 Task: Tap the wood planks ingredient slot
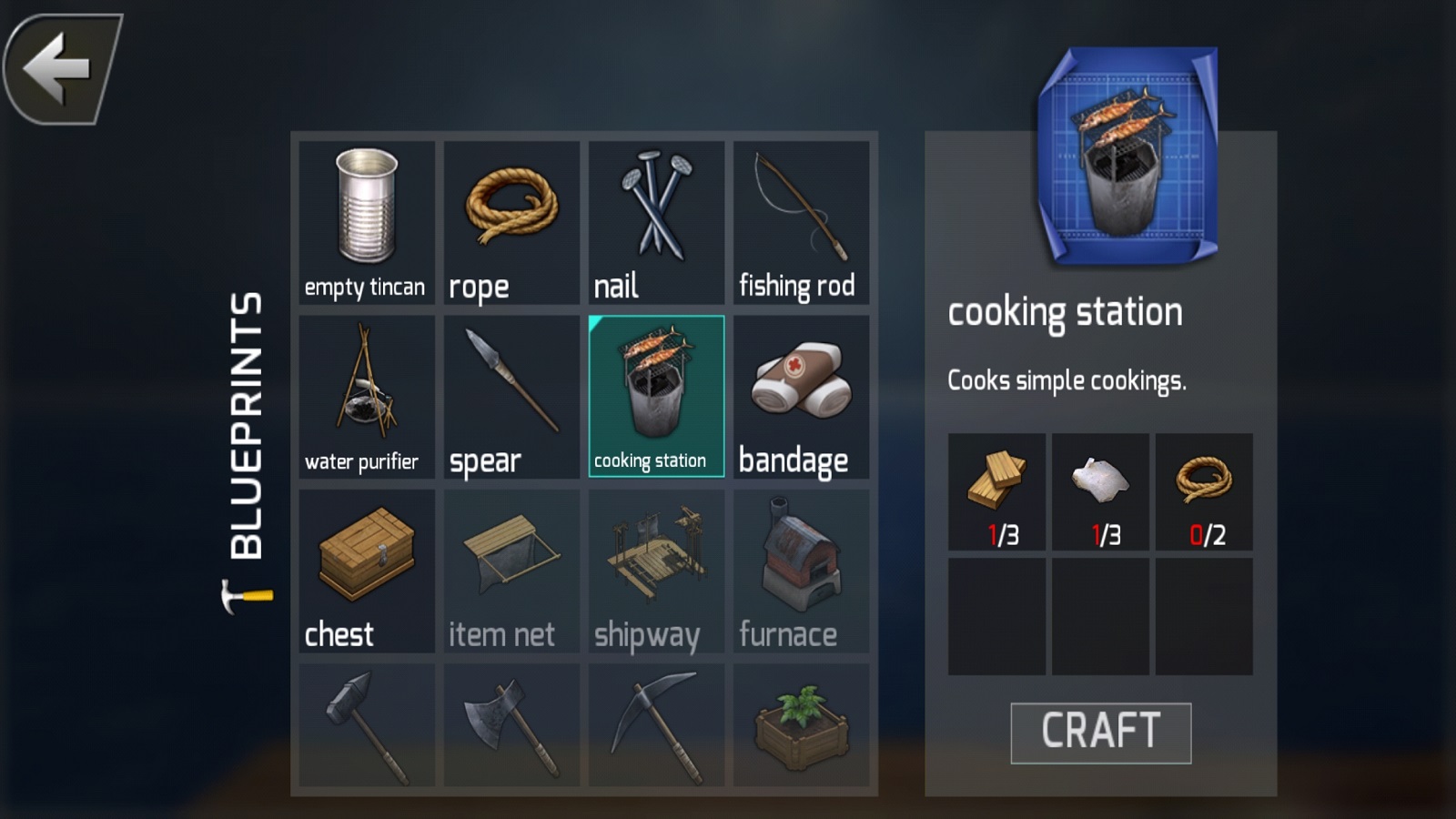point(996,491)
